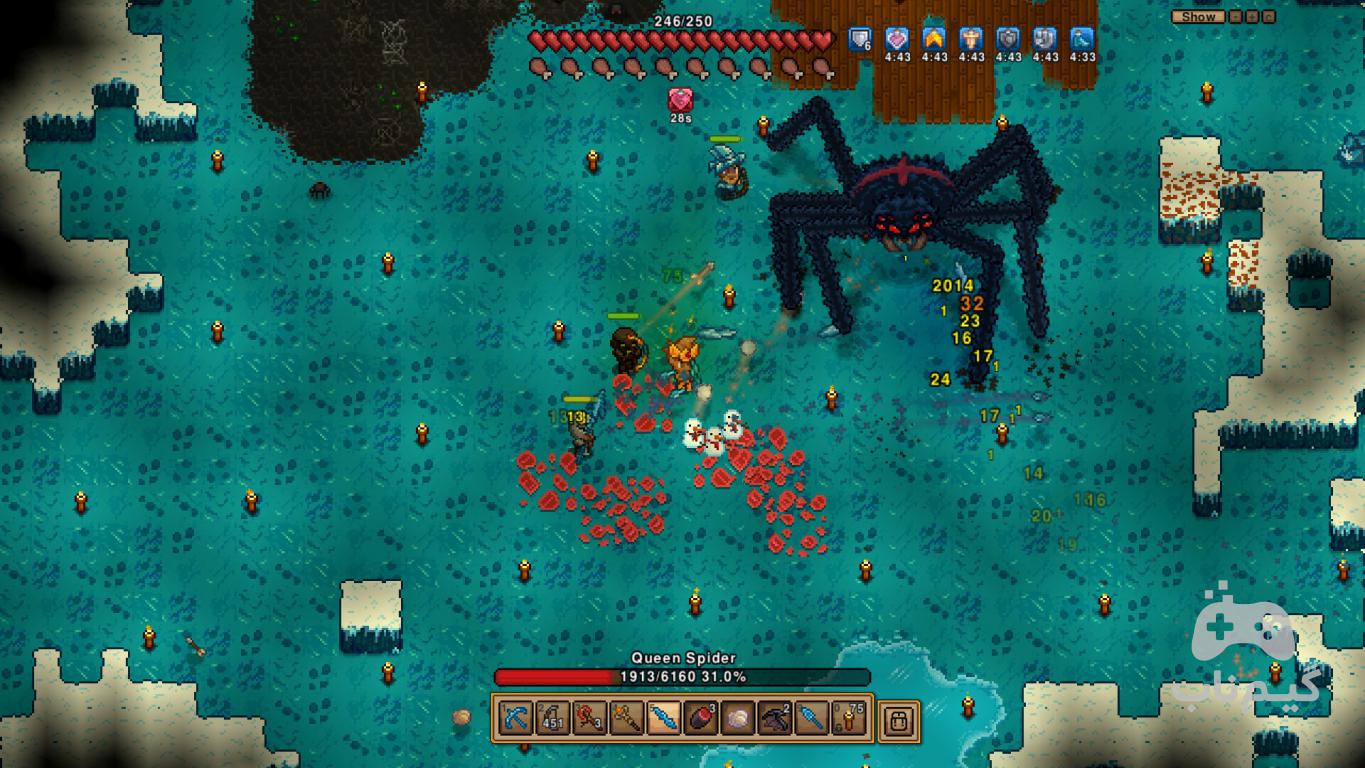Pick the dark red potion hotbar slot
Viewport: 1365px width, 768px height.
(x=701, y=718)
